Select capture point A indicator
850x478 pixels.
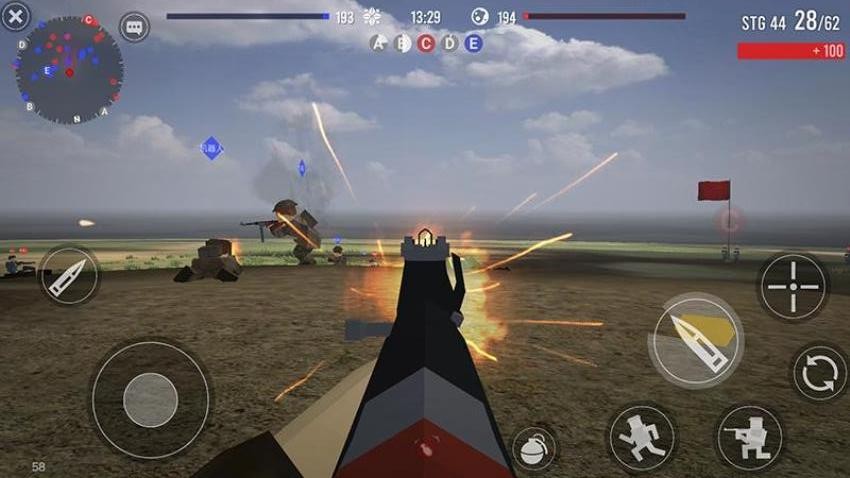click(x=378, y=43)
